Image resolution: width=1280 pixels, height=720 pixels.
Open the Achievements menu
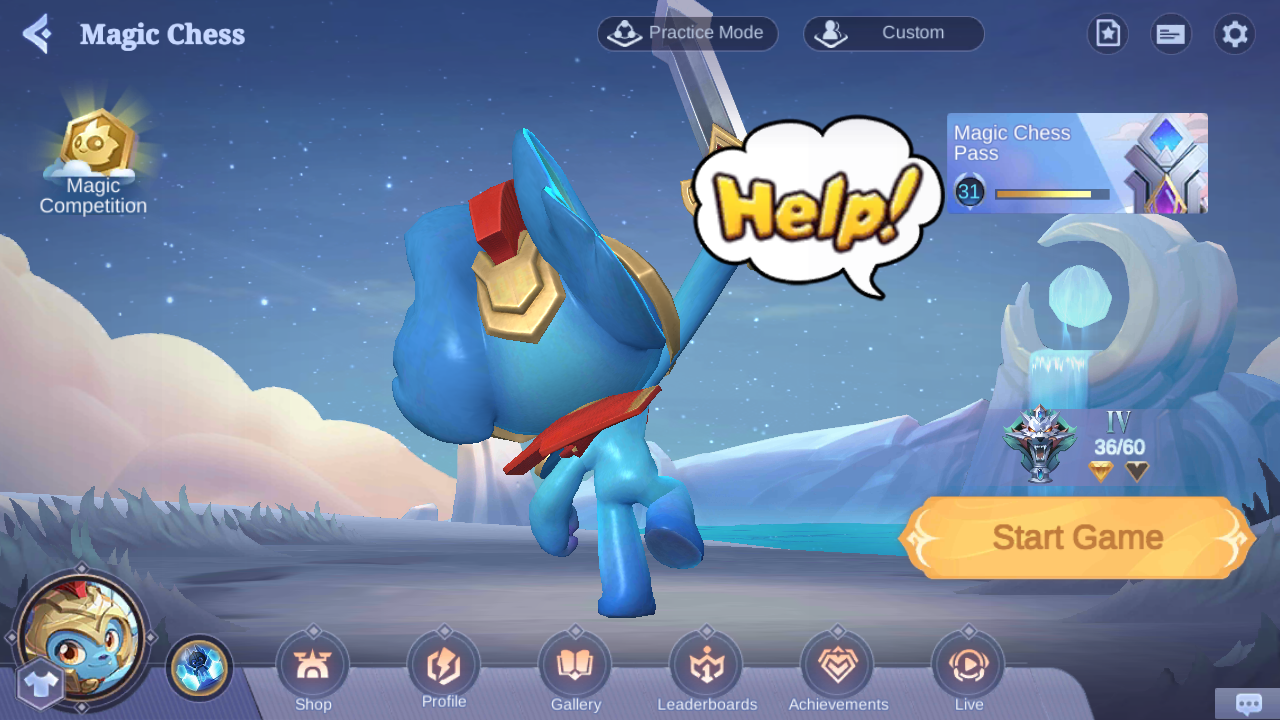tap(838, 668)
